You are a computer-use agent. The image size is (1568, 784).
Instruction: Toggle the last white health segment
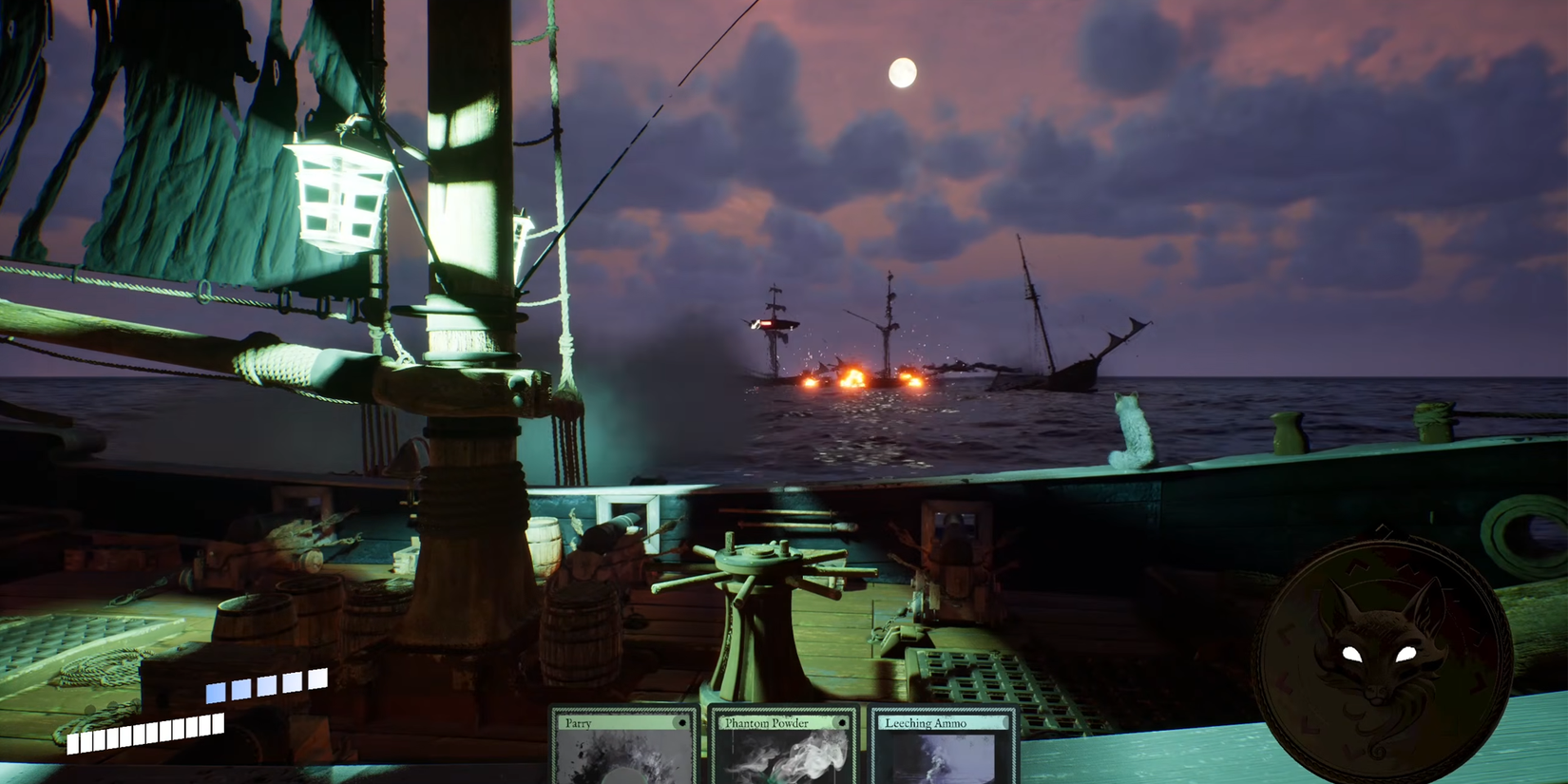(x=217, y=723)
